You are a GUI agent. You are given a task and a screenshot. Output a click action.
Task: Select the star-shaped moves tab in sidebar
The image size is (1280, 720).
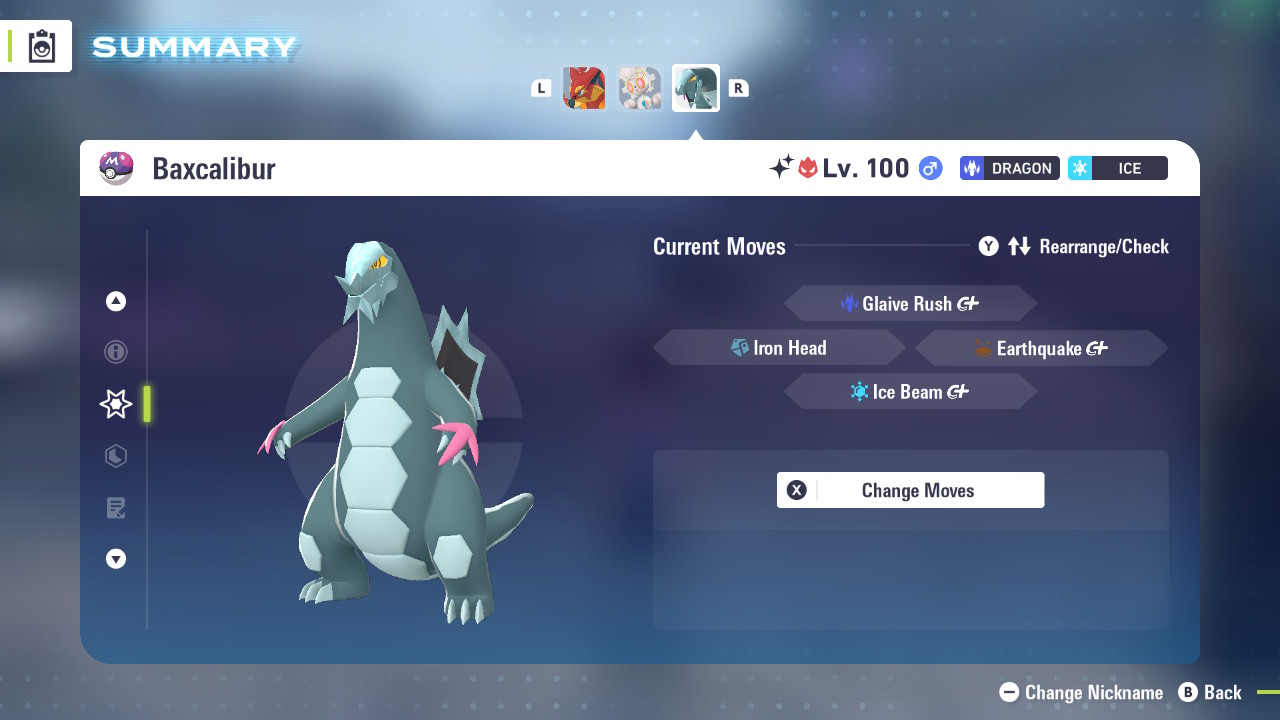(115, 404)
